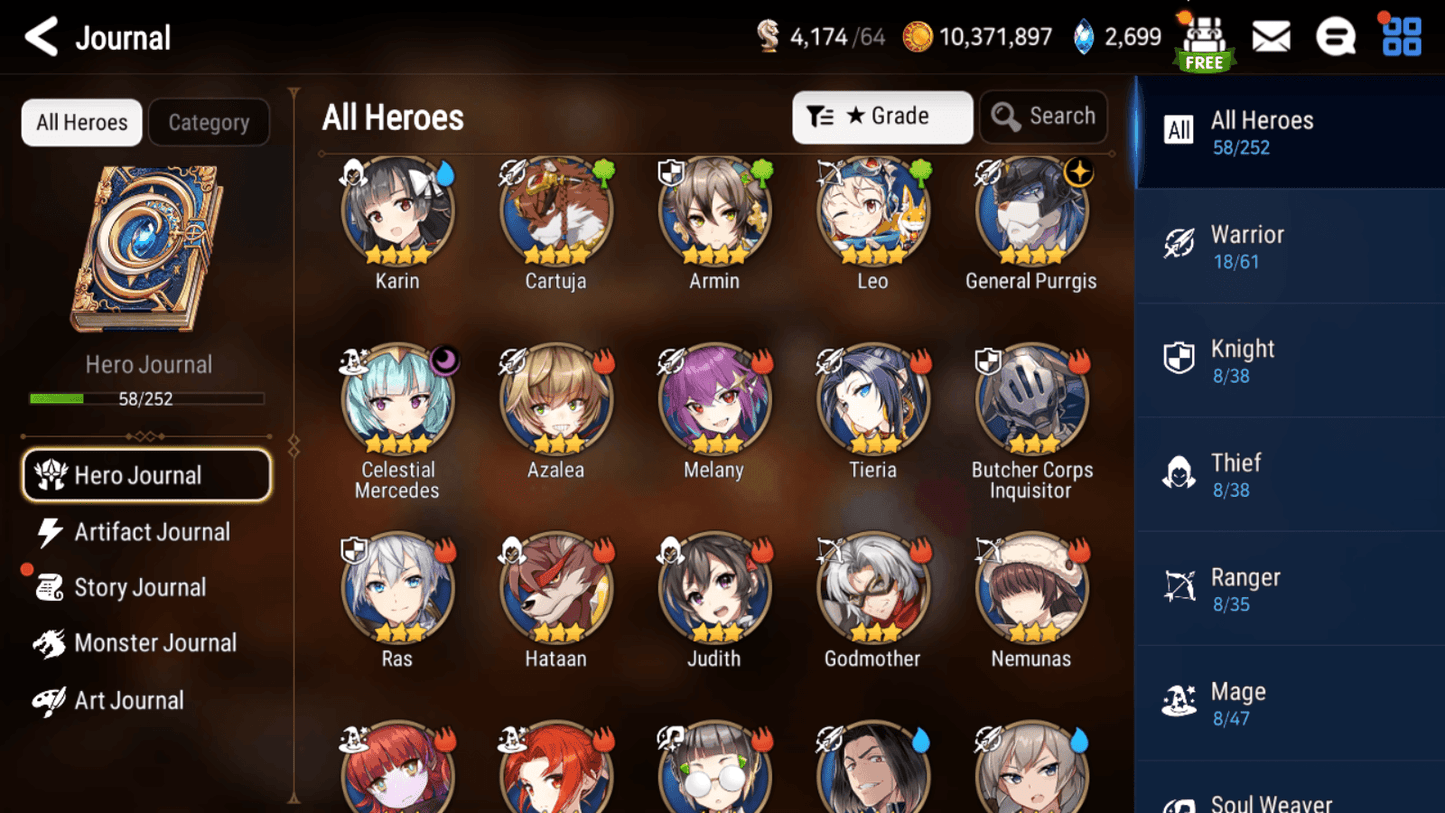The height and width of the screenshot is (813, 1445).
Task: Select the All Heroes filter tab
Action: (81, 122)
